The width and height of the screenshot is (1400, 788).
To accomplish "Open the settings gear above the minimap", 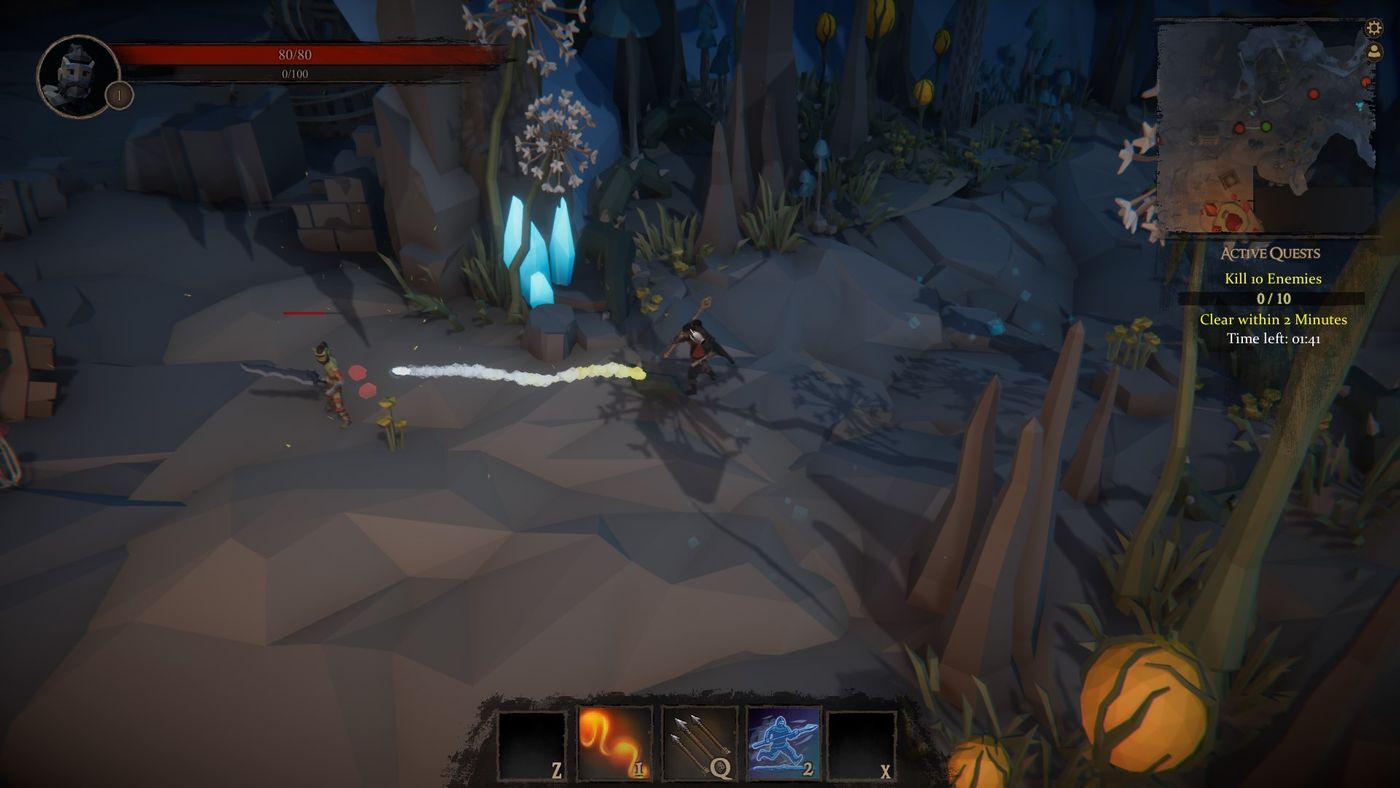I will (1374, 28).
